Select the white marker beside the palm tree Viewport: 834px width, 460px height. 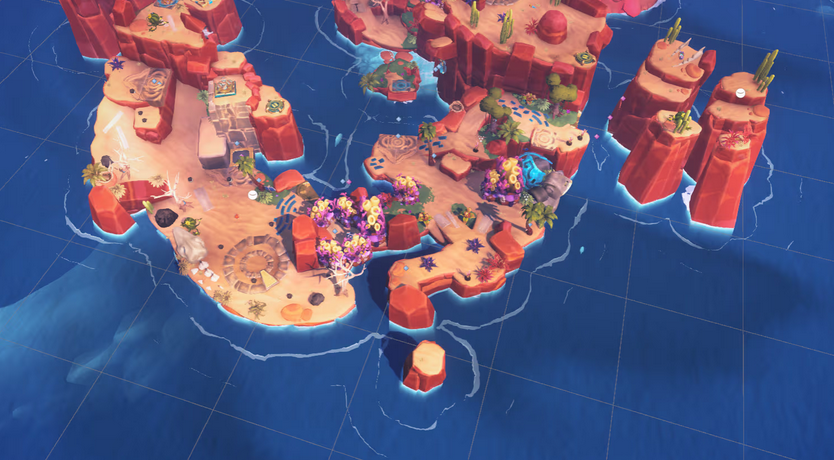click(253, 194)
